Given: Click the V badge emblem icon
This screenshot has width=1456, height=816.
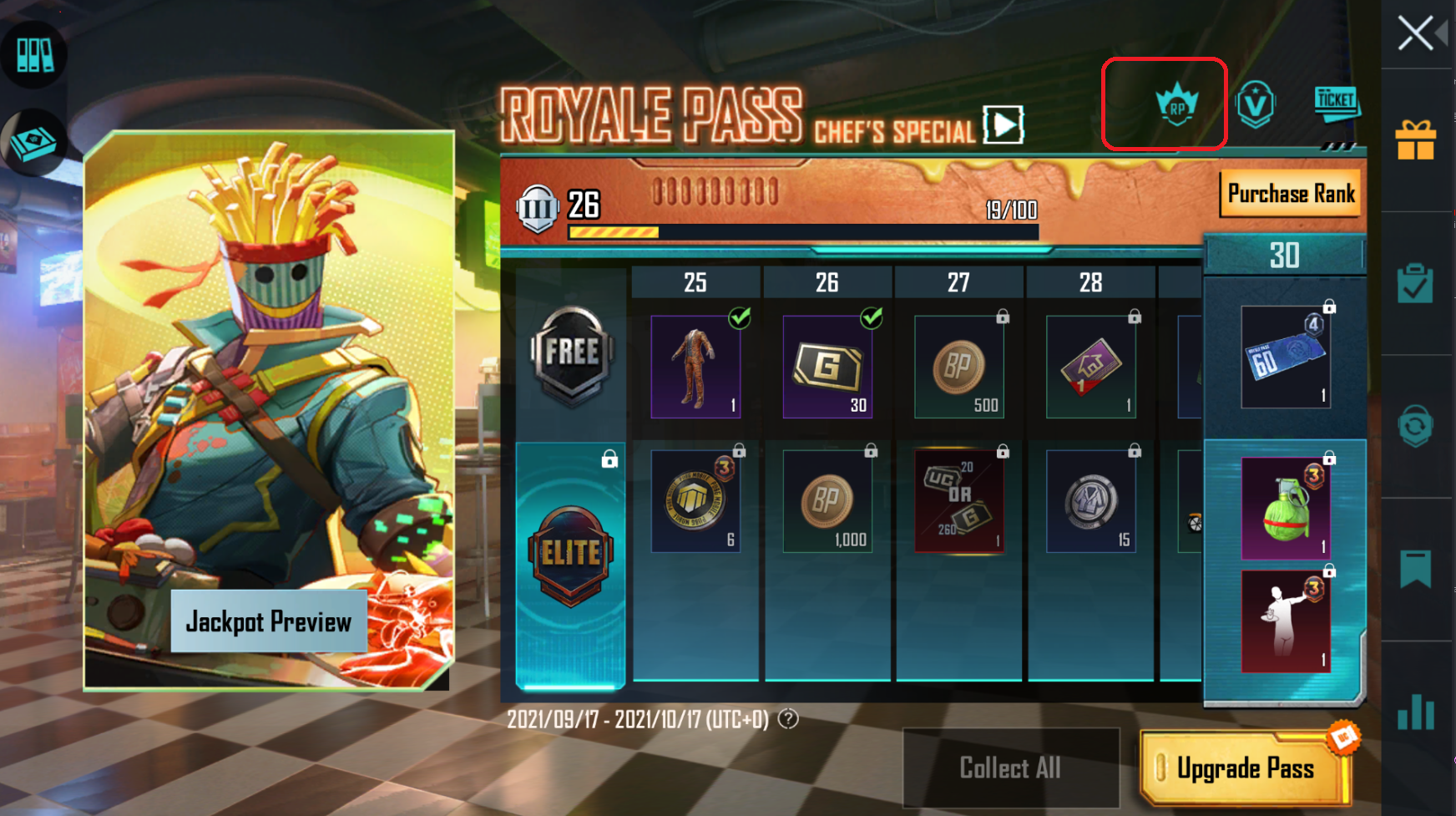Looking at the screenshot, I should pyautogui.click(x=1256, y=103).
